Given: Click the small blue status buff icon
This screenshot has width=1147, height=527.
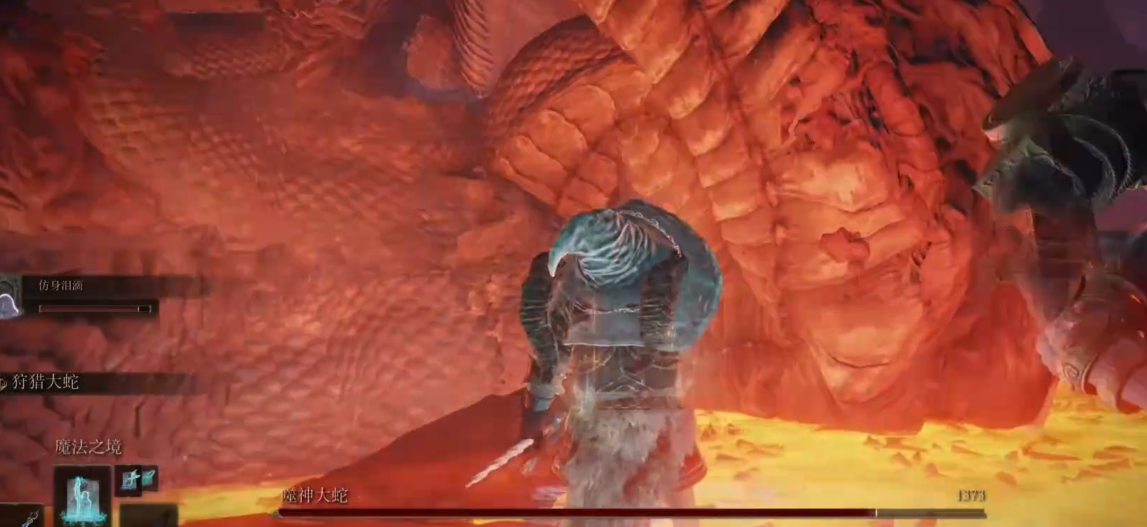Looking at the screenshot, I should (136, 479).
